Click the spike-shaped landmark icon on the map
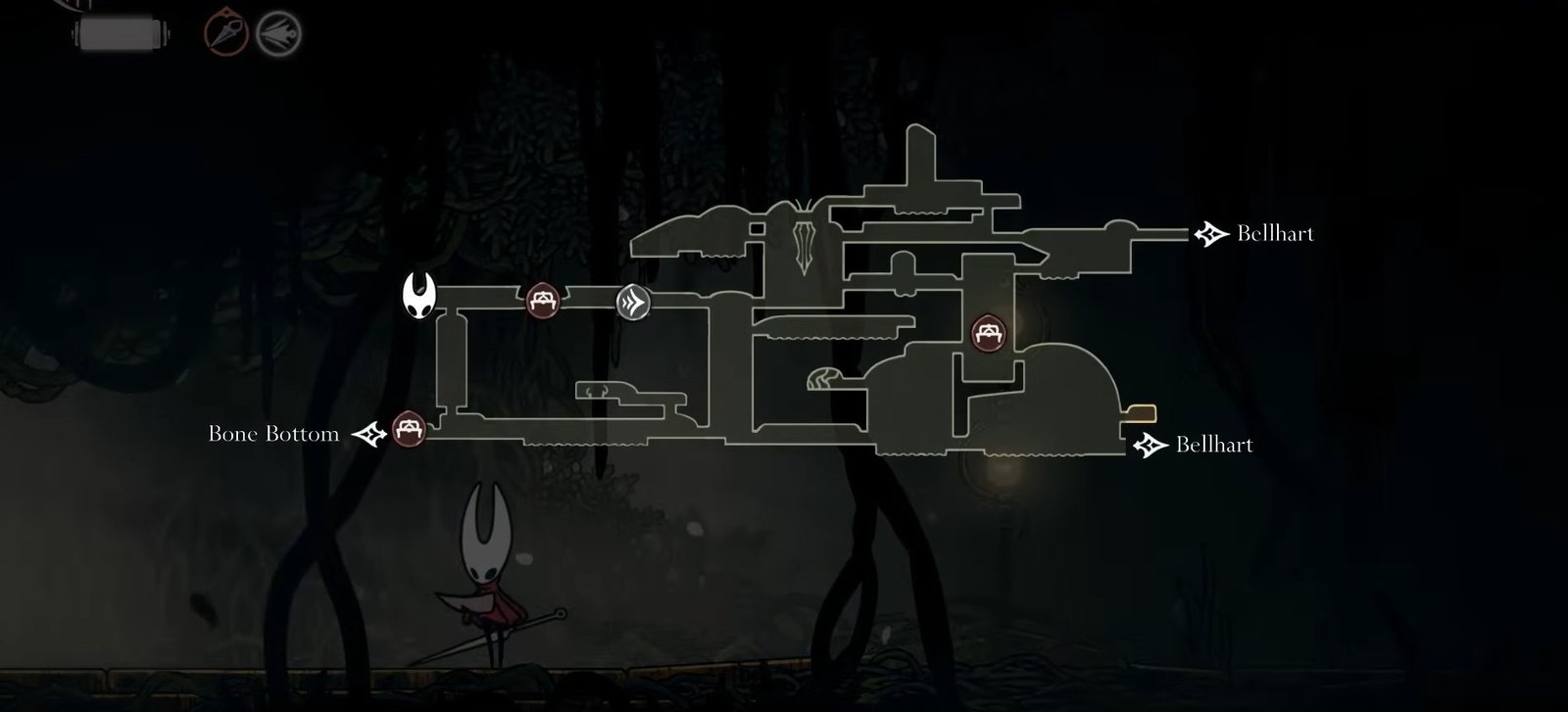This screenshot has width=1568, height=712. click(806, 240)
